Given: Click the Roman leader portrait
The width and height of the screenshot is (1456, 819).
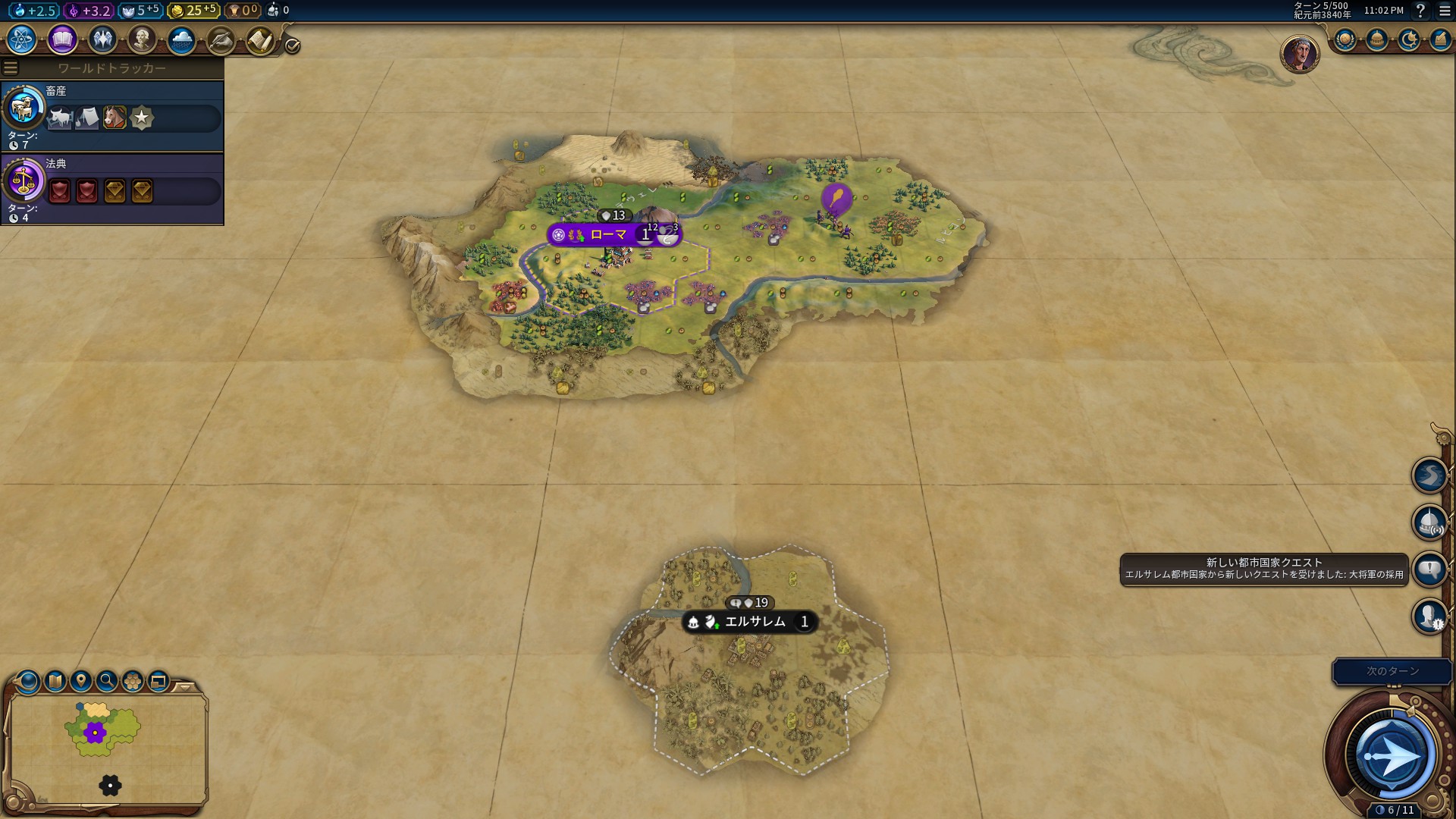Looking at the screenshot, I should (1299, 53).
